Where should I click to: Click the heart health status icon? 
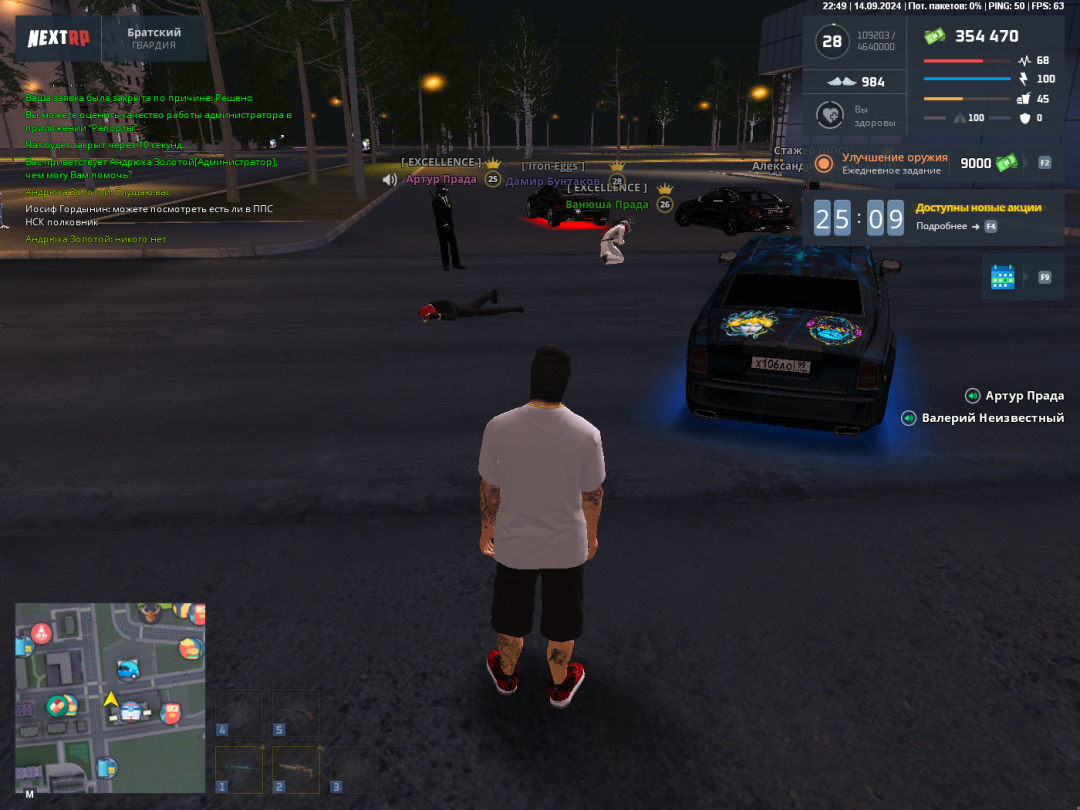(828, 115)
